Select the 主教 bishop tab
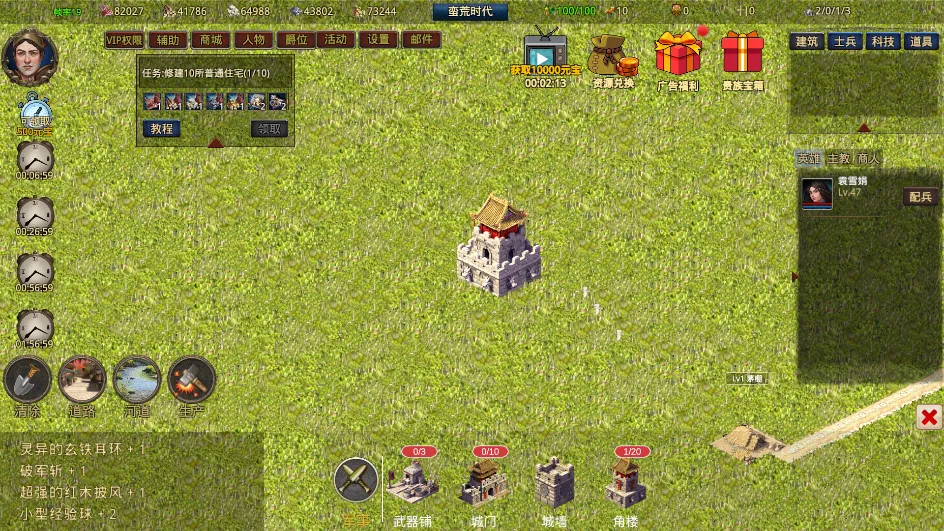Image resolution: width=944 pixels, height=531 pixels. pos(838,159)
